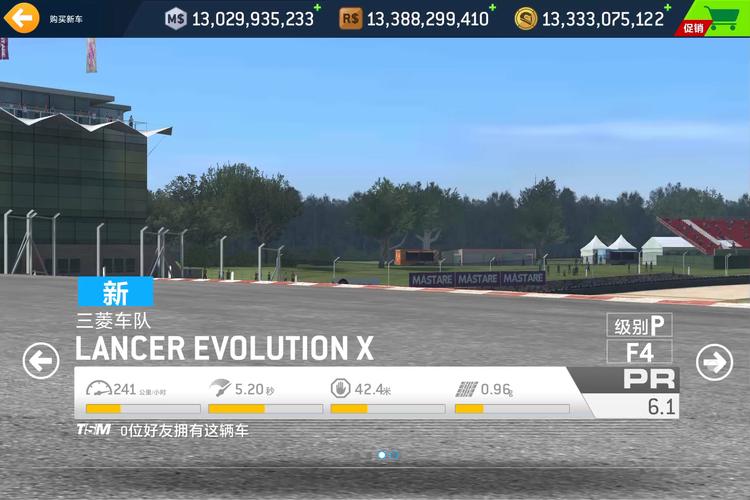Open the green shopping cart promotion
Image resolution: width=750 pixels, height=500 pixels.
click(714, 19)
